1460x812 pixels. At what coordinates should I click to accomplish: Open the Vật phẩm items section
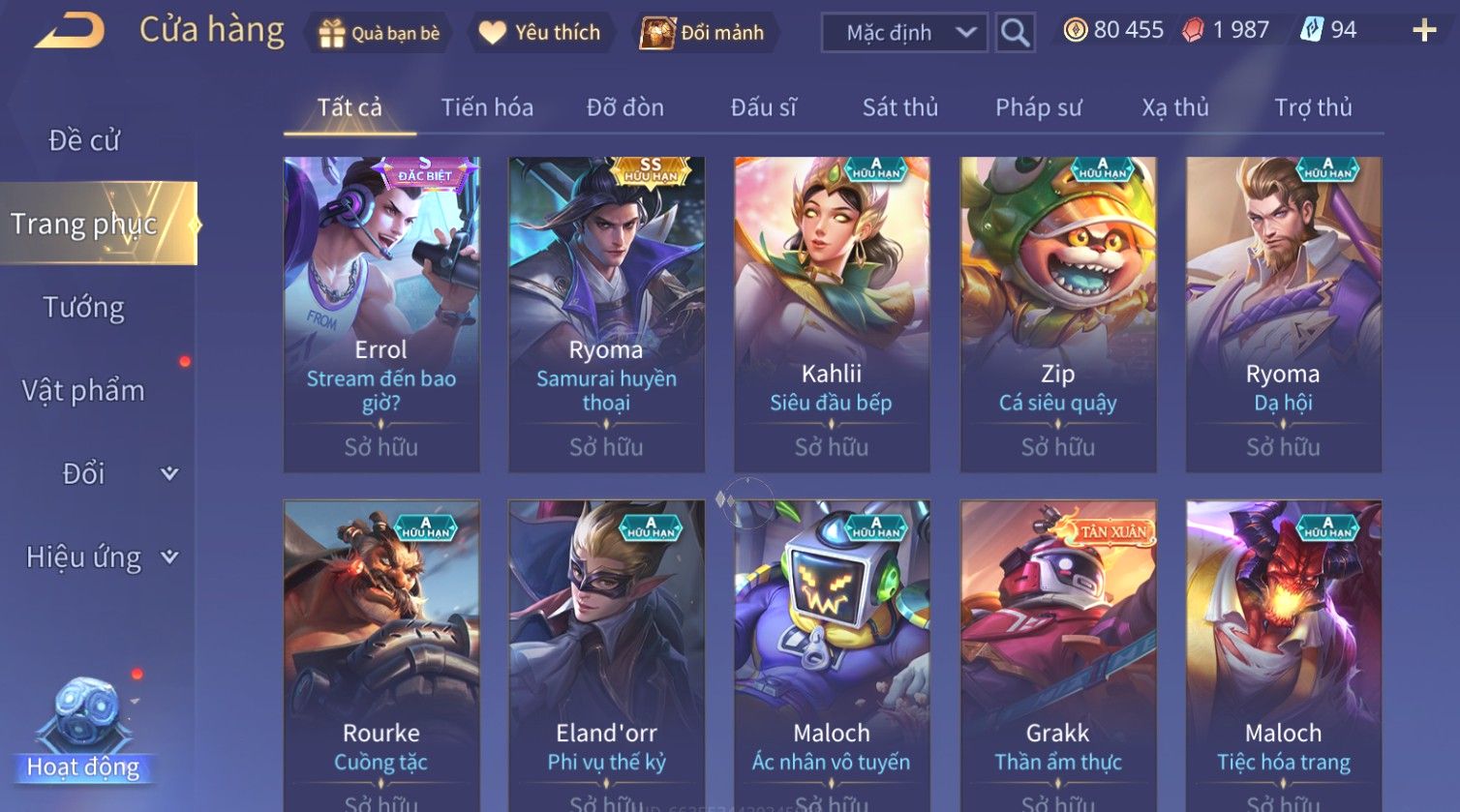(x=84, y=391)
